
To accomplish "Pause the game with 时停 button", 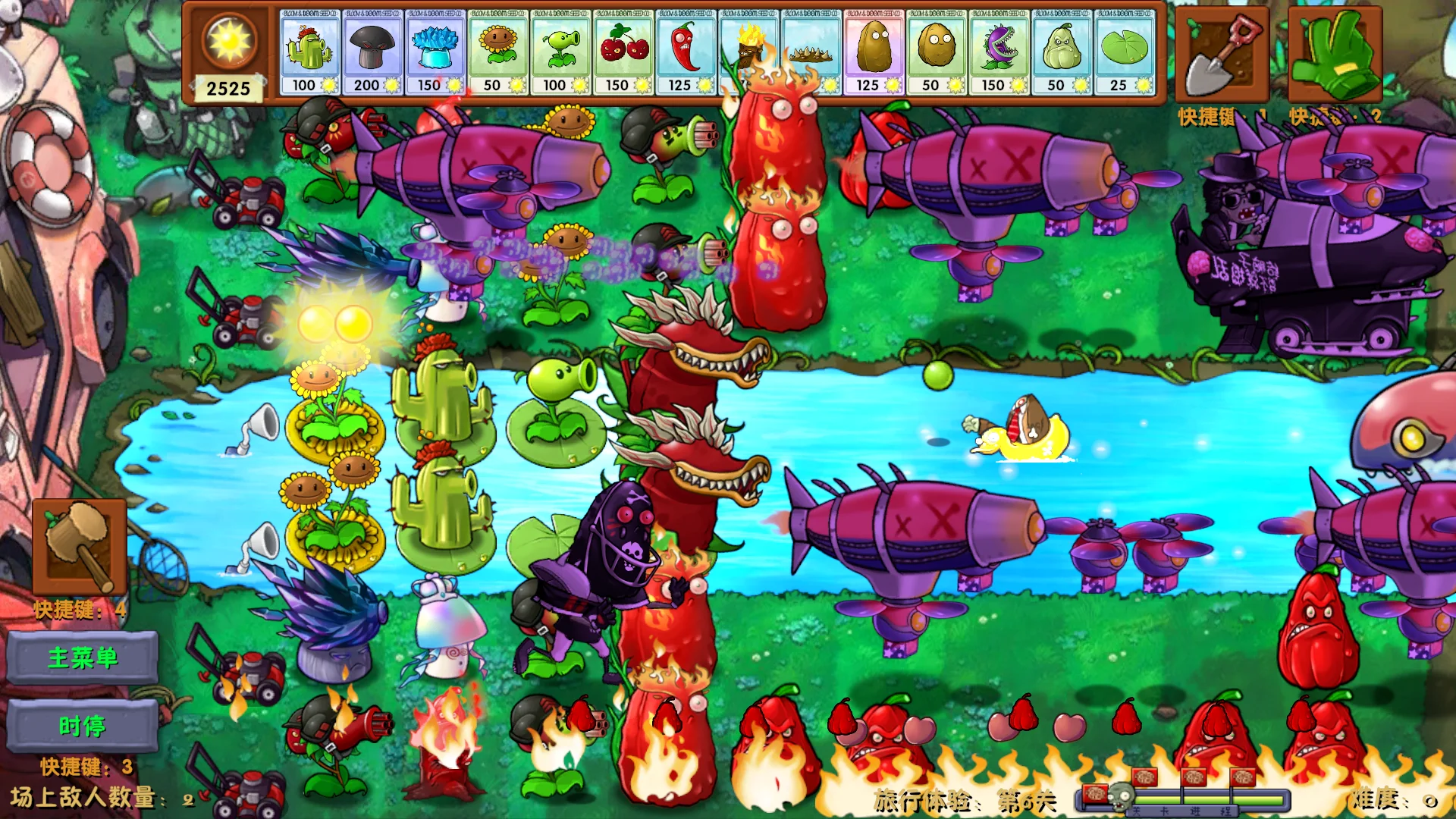I will point(83,726).
